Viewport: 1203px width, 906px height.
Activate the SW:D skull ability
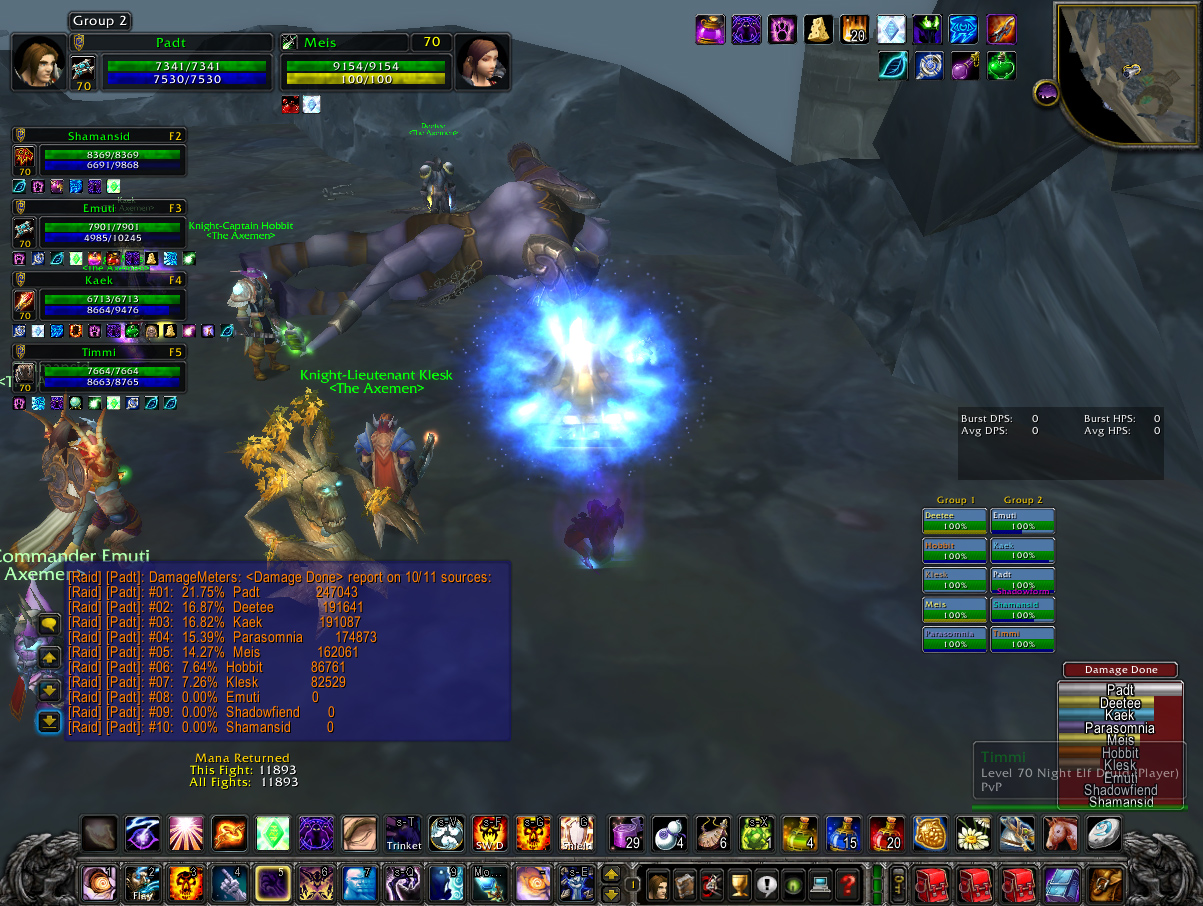click(489, 833)
